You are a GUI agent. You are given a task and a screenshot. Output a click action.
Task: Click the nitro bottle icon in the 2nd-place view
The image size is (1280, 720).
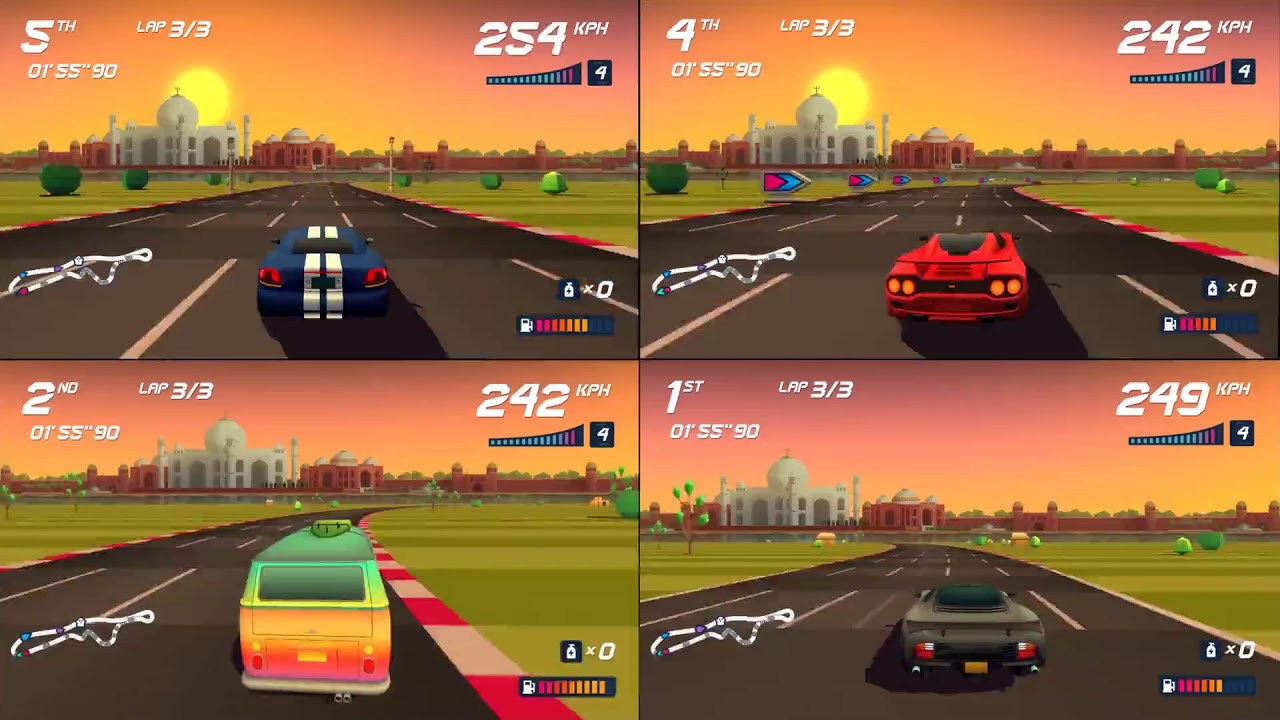(570, 652)
